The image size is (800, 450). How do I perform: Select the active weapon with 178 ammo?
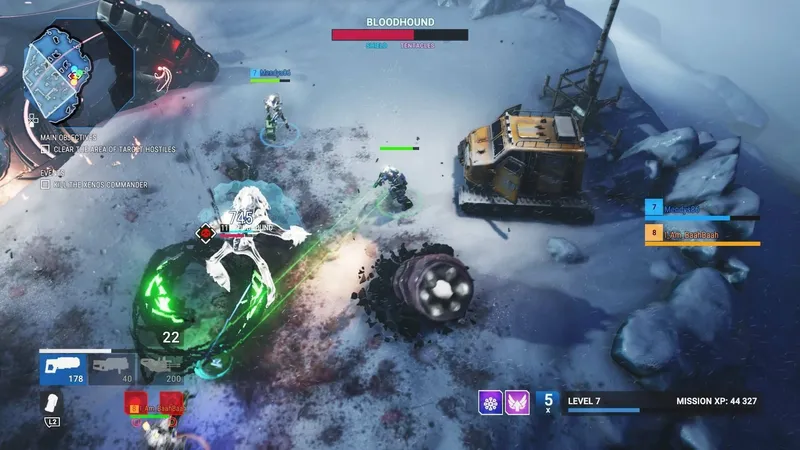click(64, 368)
